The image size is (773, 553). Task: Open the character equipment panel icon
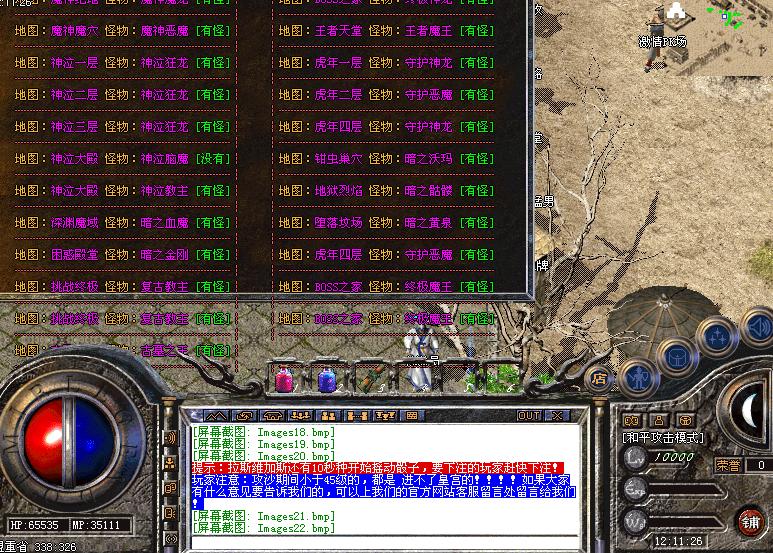[636, 377]
